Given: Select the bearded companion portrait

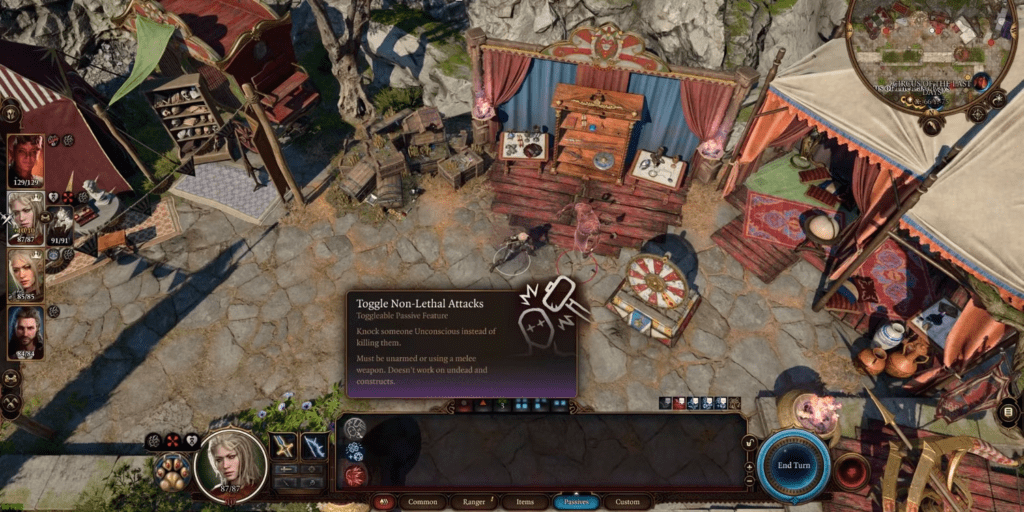Looking at the screenshot, I should tap(25, 332).
